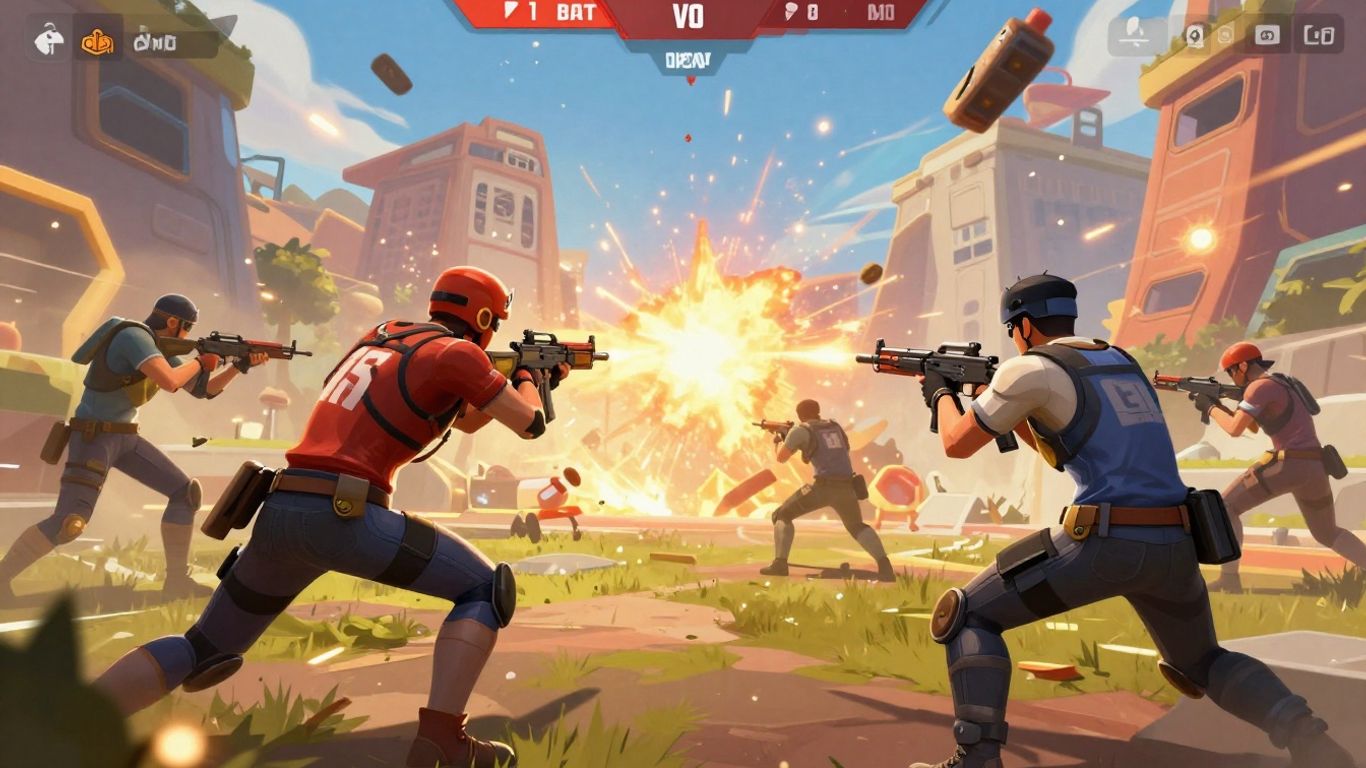Open the faint hexagon badge icon
Viewport: 1366px width, 768px height.
[1226, 33]
